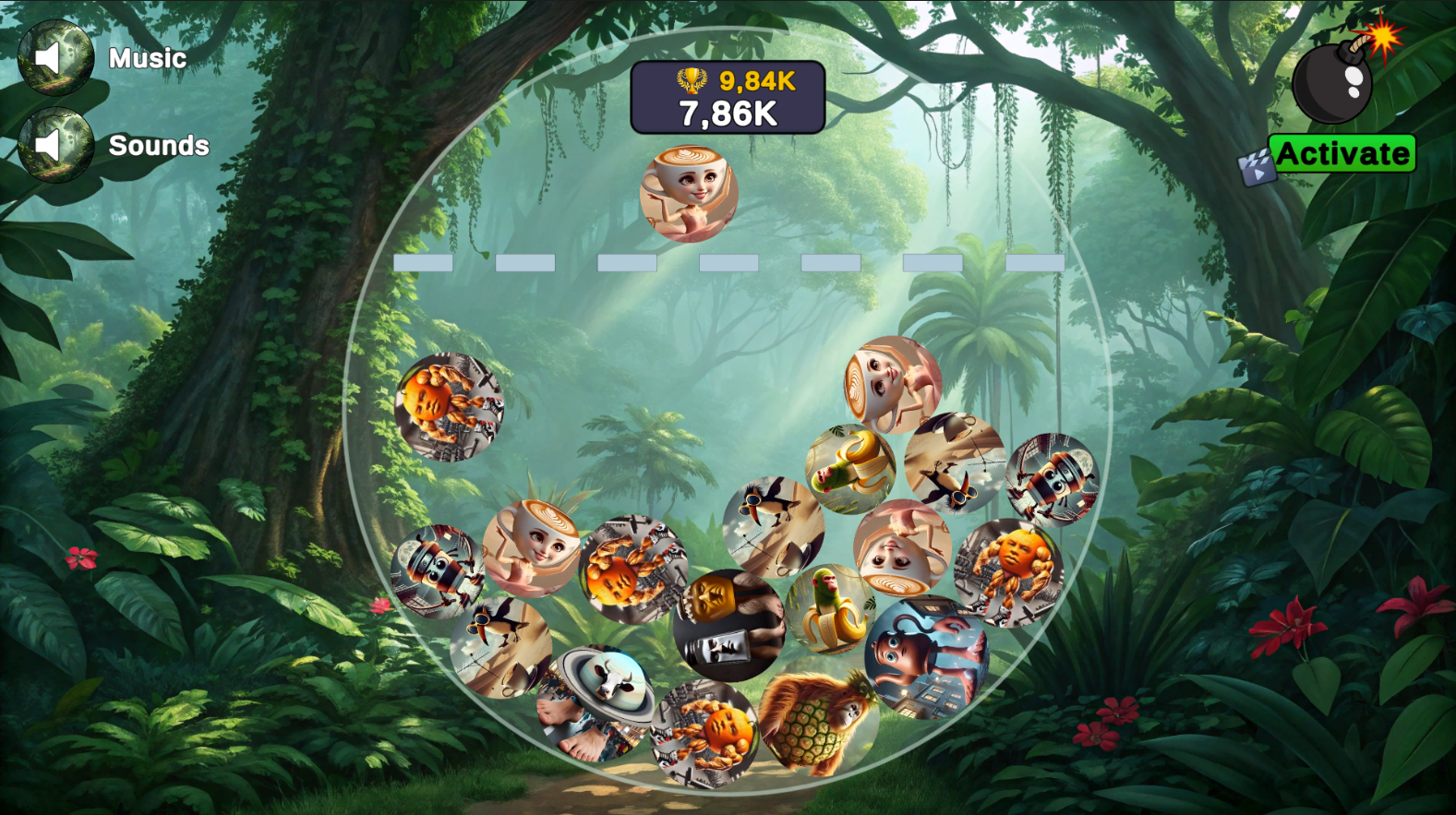Select the orange lion ball near the left edge
1456x815 pixels.
coord(450,406)
